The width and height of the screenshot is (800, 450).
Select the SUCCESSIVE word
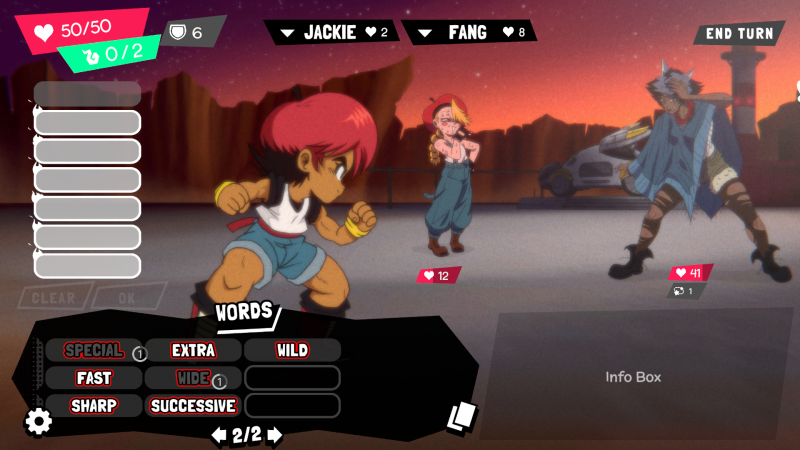[193, 406]
